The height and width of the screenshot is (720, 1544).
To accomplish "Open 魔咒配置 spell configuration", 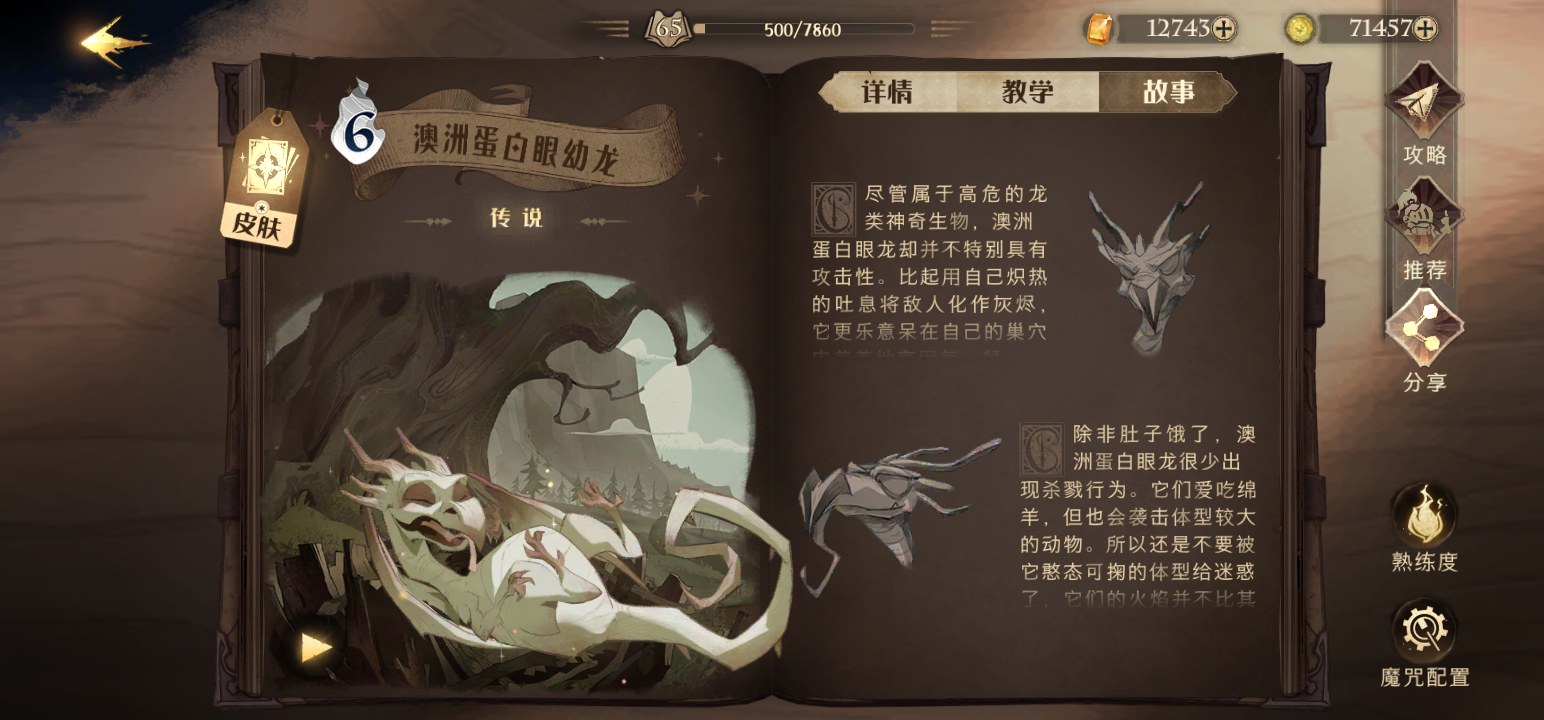I will click(1424, 640).
